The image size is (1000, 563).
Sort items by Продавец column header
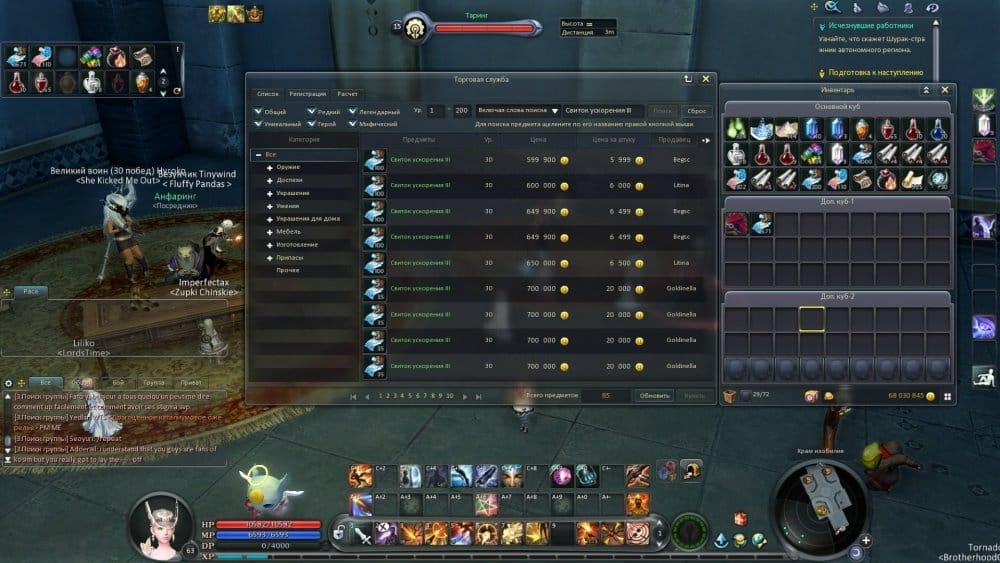point(674,140)
